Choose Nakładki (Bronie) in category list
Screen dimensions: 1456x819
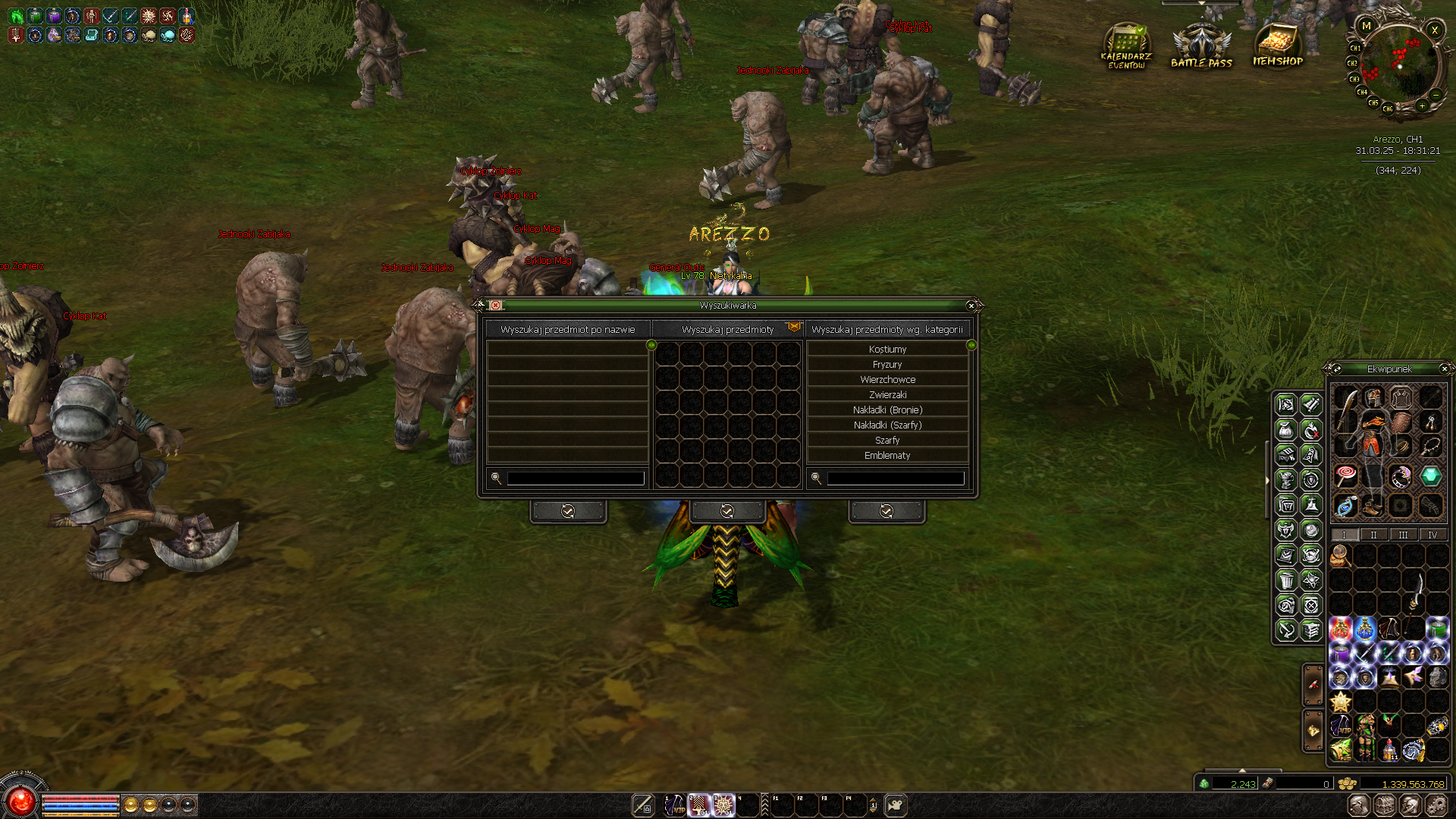(887, 410)
